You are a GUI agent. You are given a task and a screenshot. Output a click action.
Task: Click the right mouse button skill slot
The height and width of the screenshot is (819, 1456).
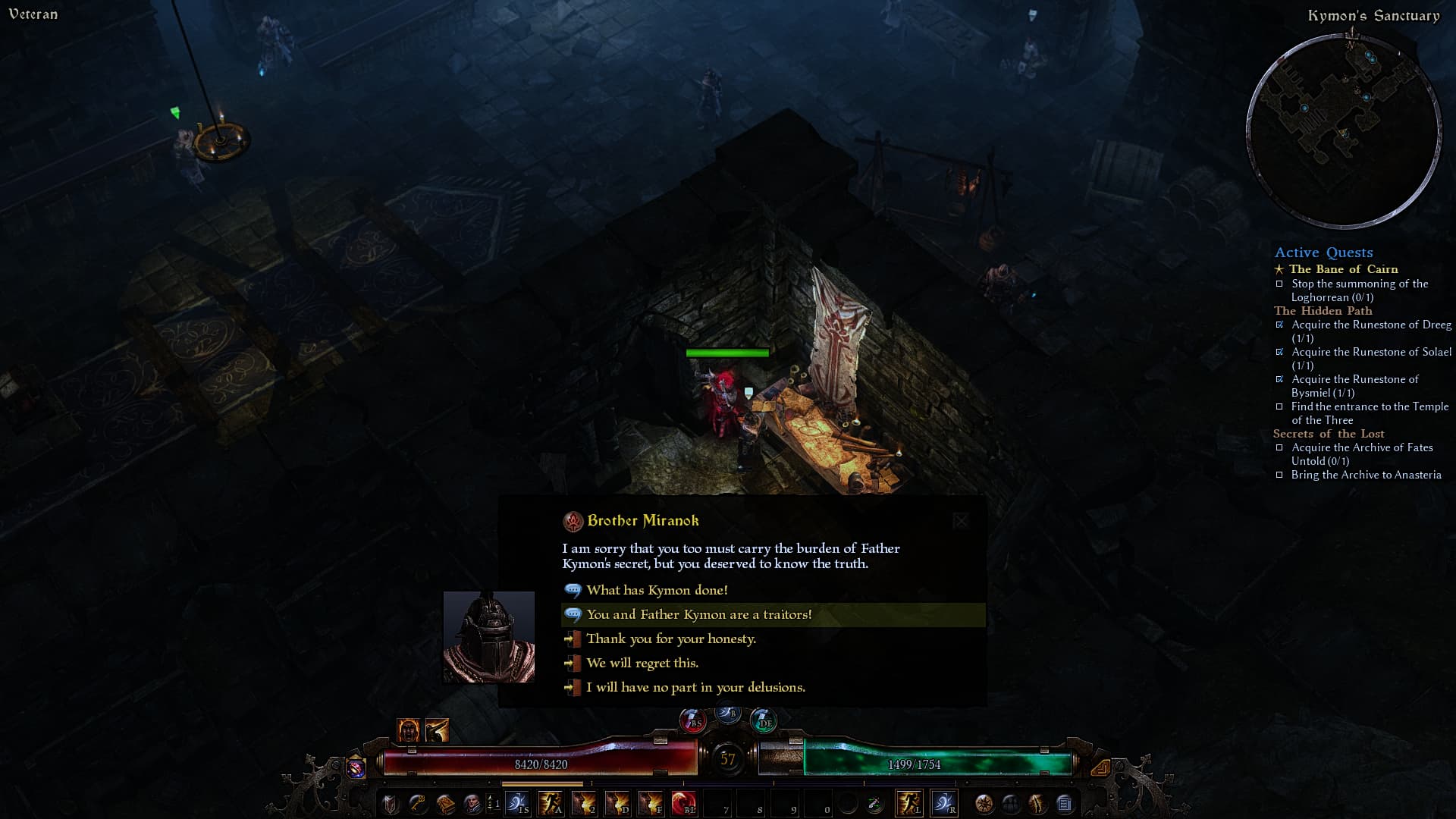click(944, 803)
